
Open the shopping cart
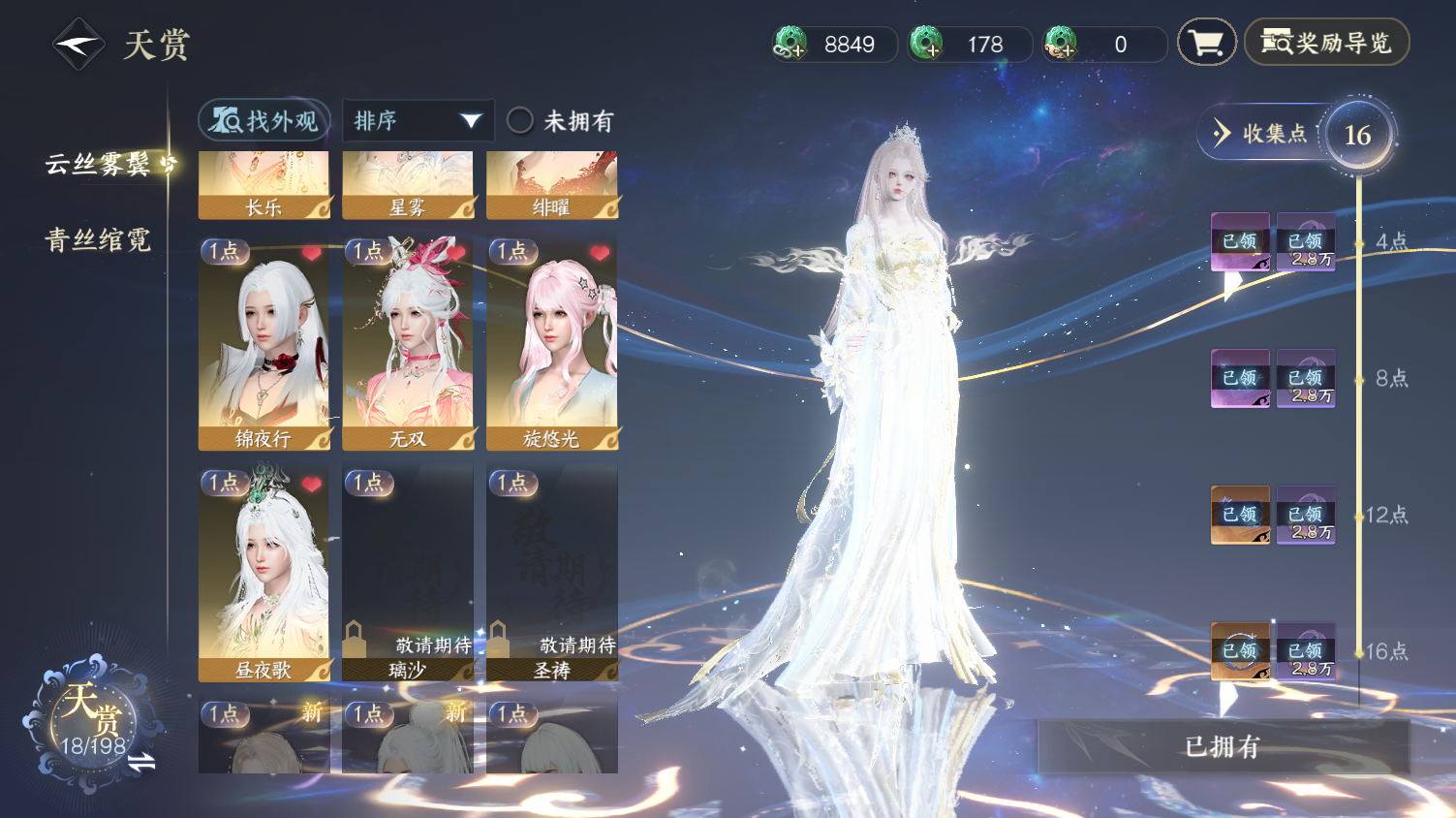click(1206, 44)
